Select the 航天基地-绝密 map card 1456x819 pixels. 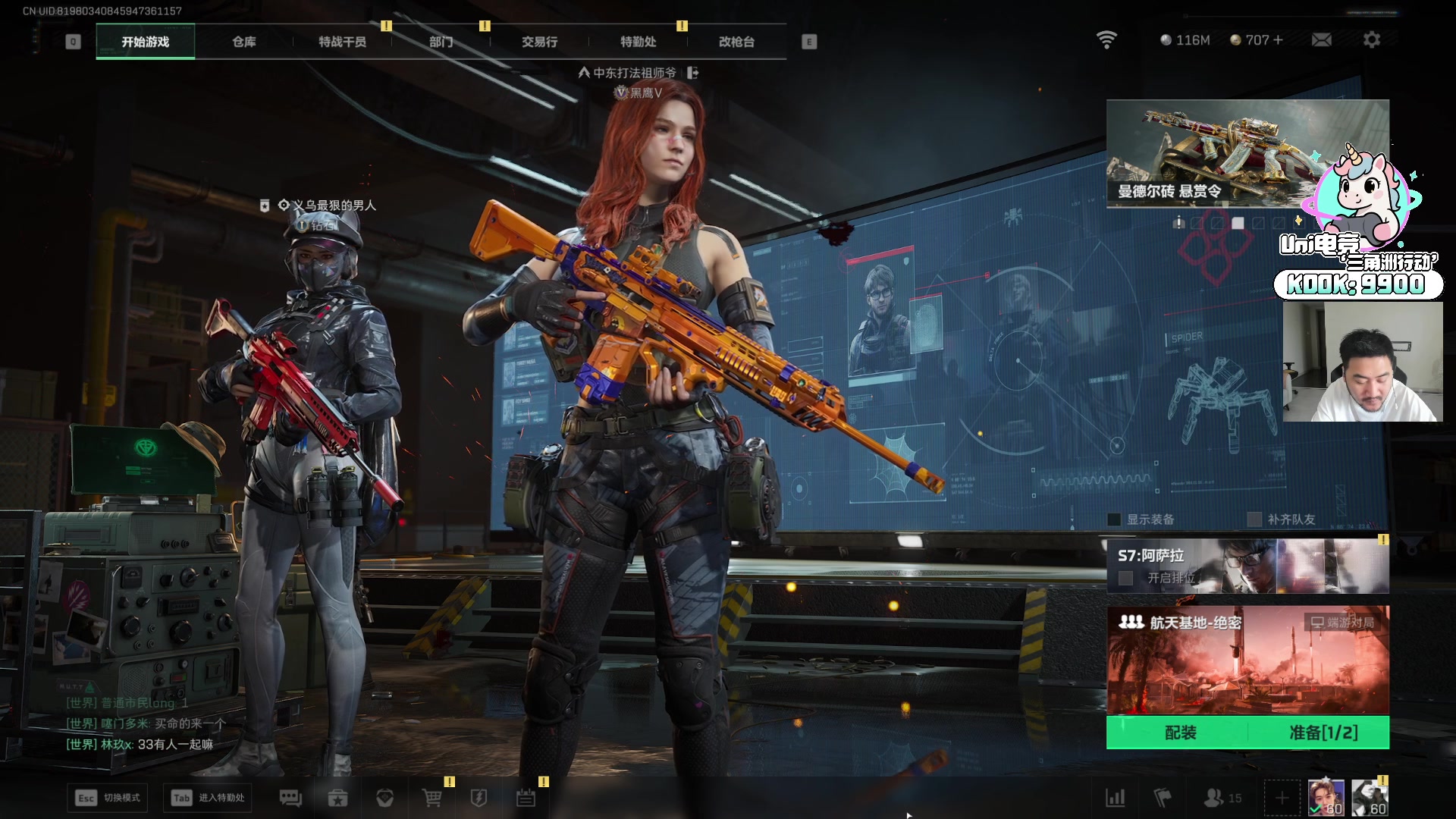coord(1247,660)
